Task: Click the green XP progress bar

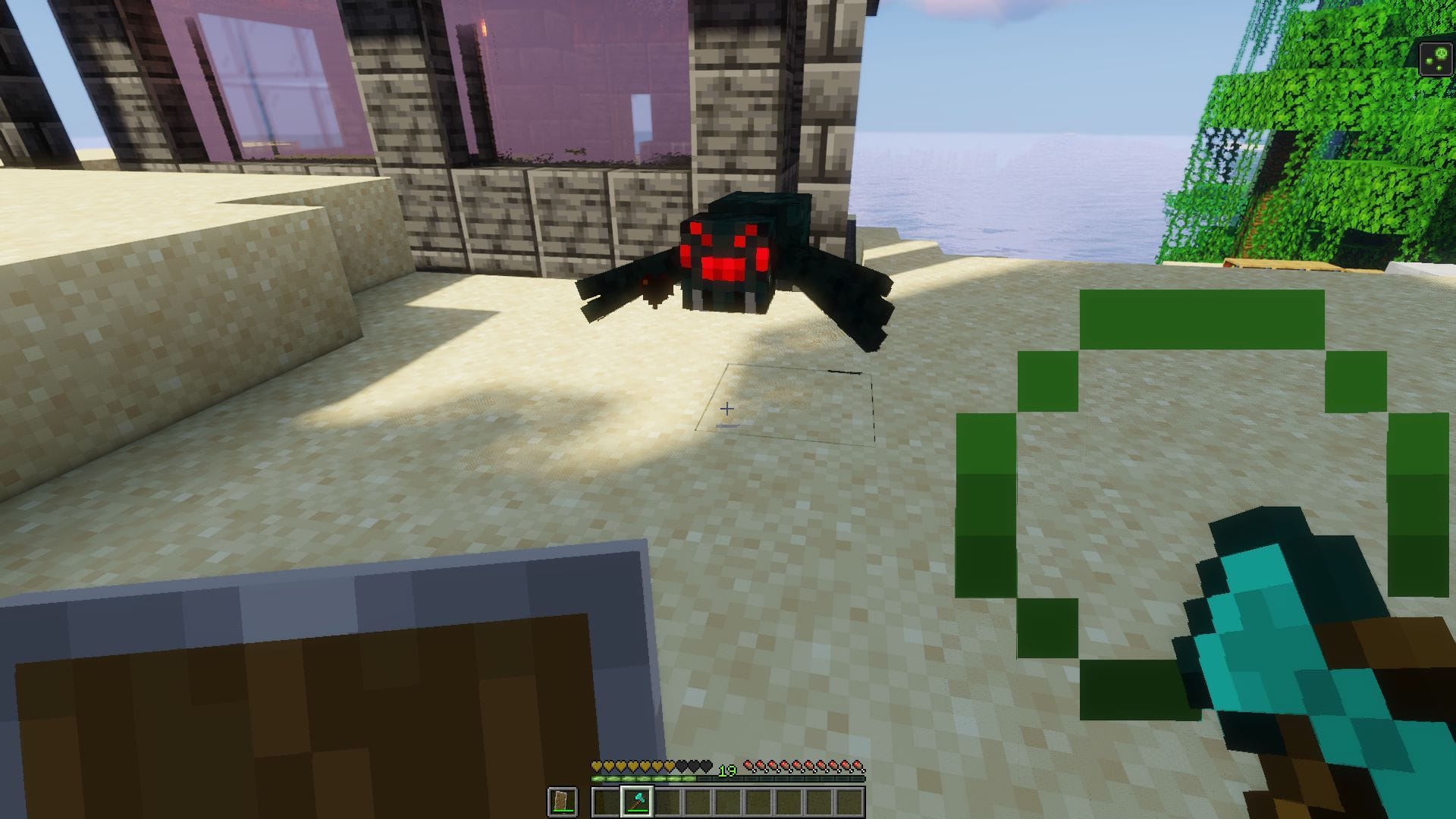Action: [x=645, y=778]
